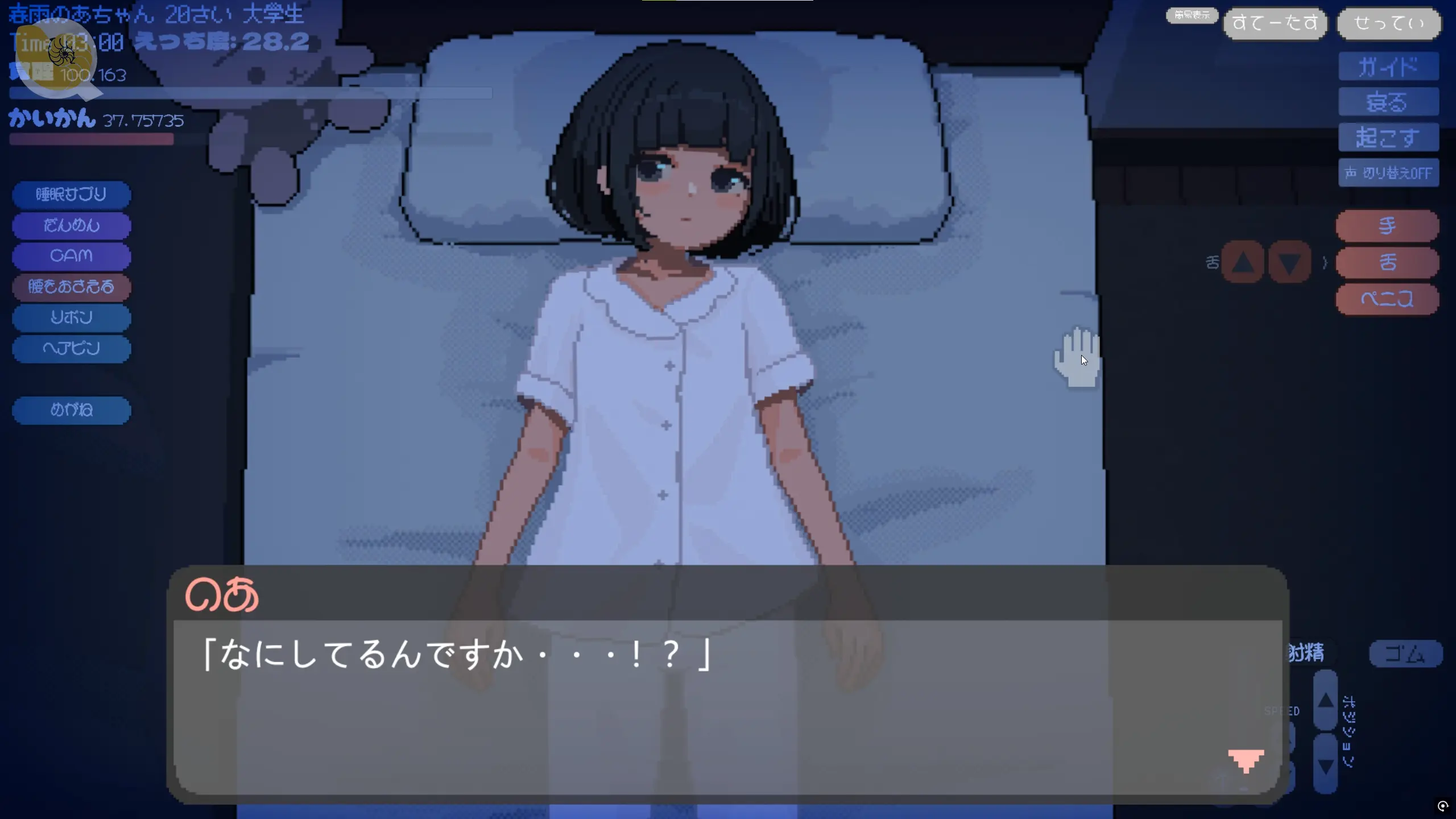This screenshot has height=819, width=1456.
Task: Click the upward arrow beside the 舌 label
Action: tap(1243, 263)
